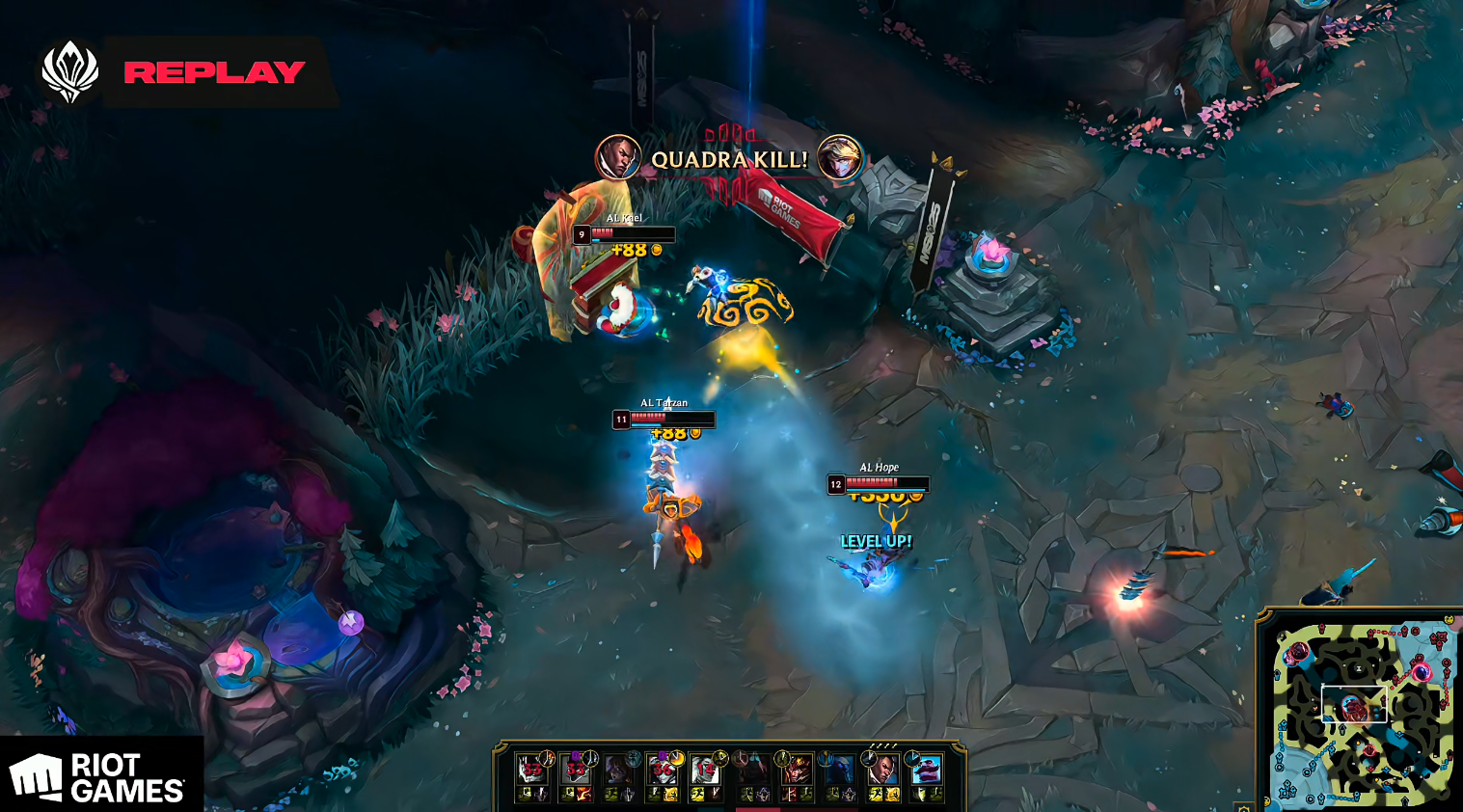Viewport: 1463px width, 812px height.
Task: Click the minimap in the corner
Action: [x=1360, y=710]
